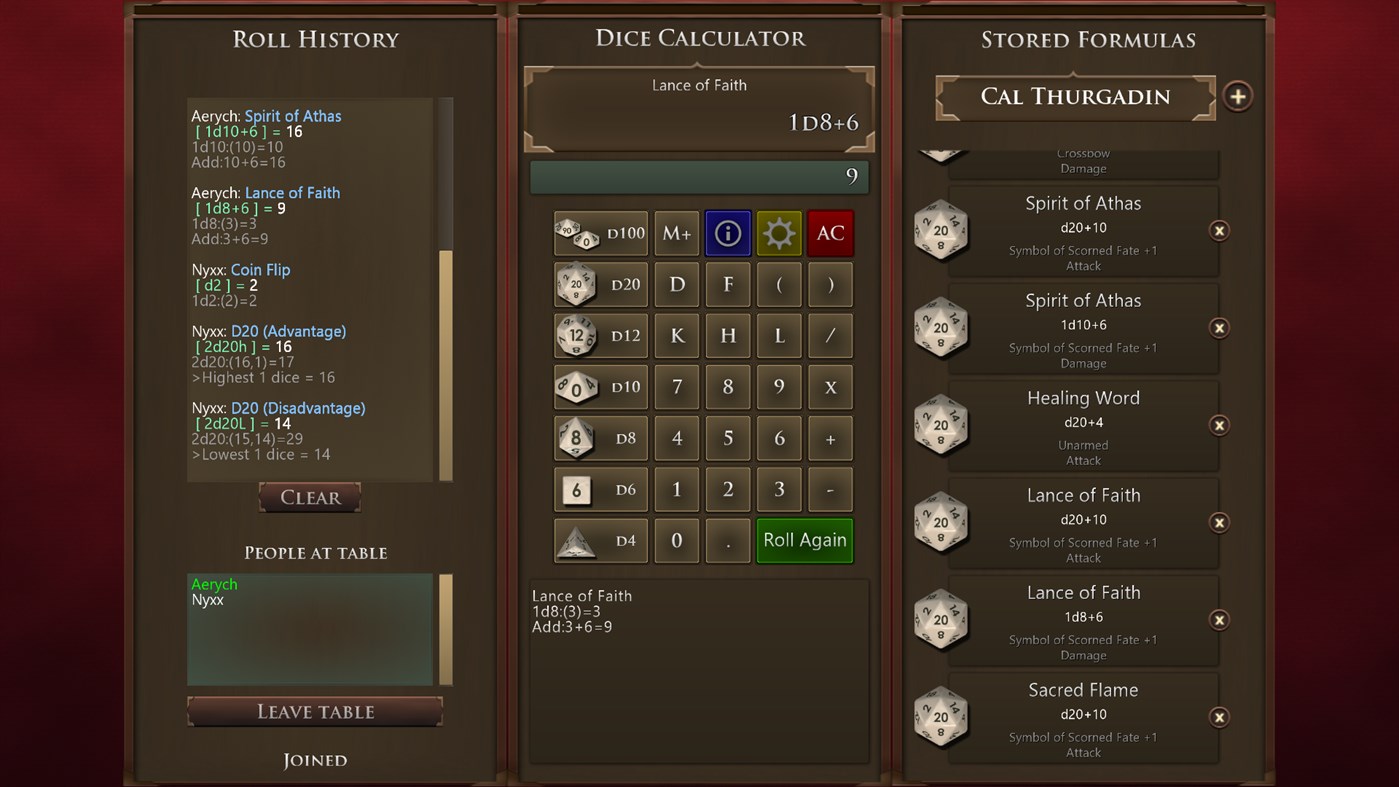Select the Spirit of Athas d20+10 formula
This screenshot has width=1399, height=787.
1083,231
